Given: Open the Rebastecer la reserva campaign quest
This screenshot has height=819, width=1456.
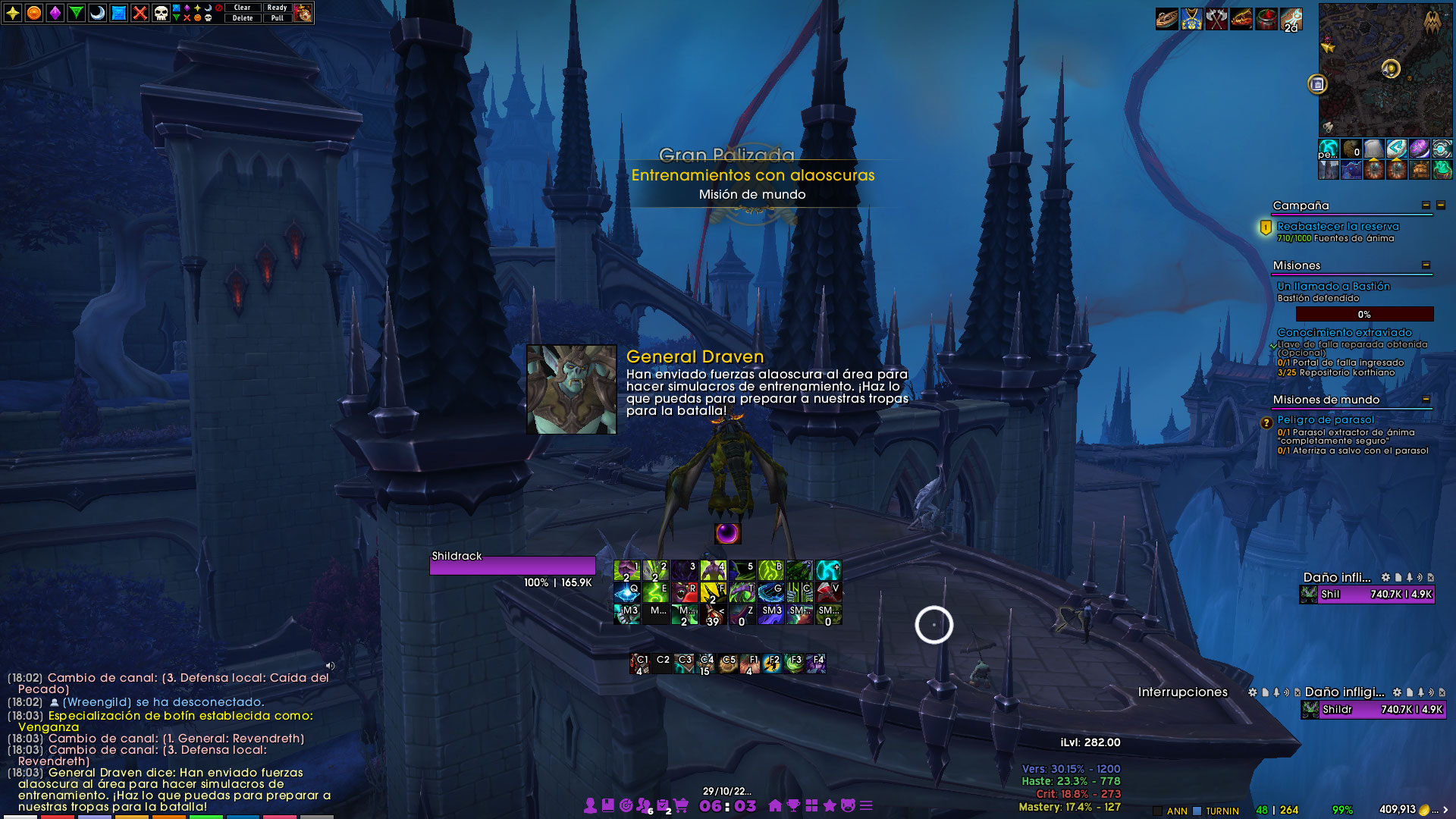Looking at the screenshot, I should pyautogui.click(x=1338, y=226).
